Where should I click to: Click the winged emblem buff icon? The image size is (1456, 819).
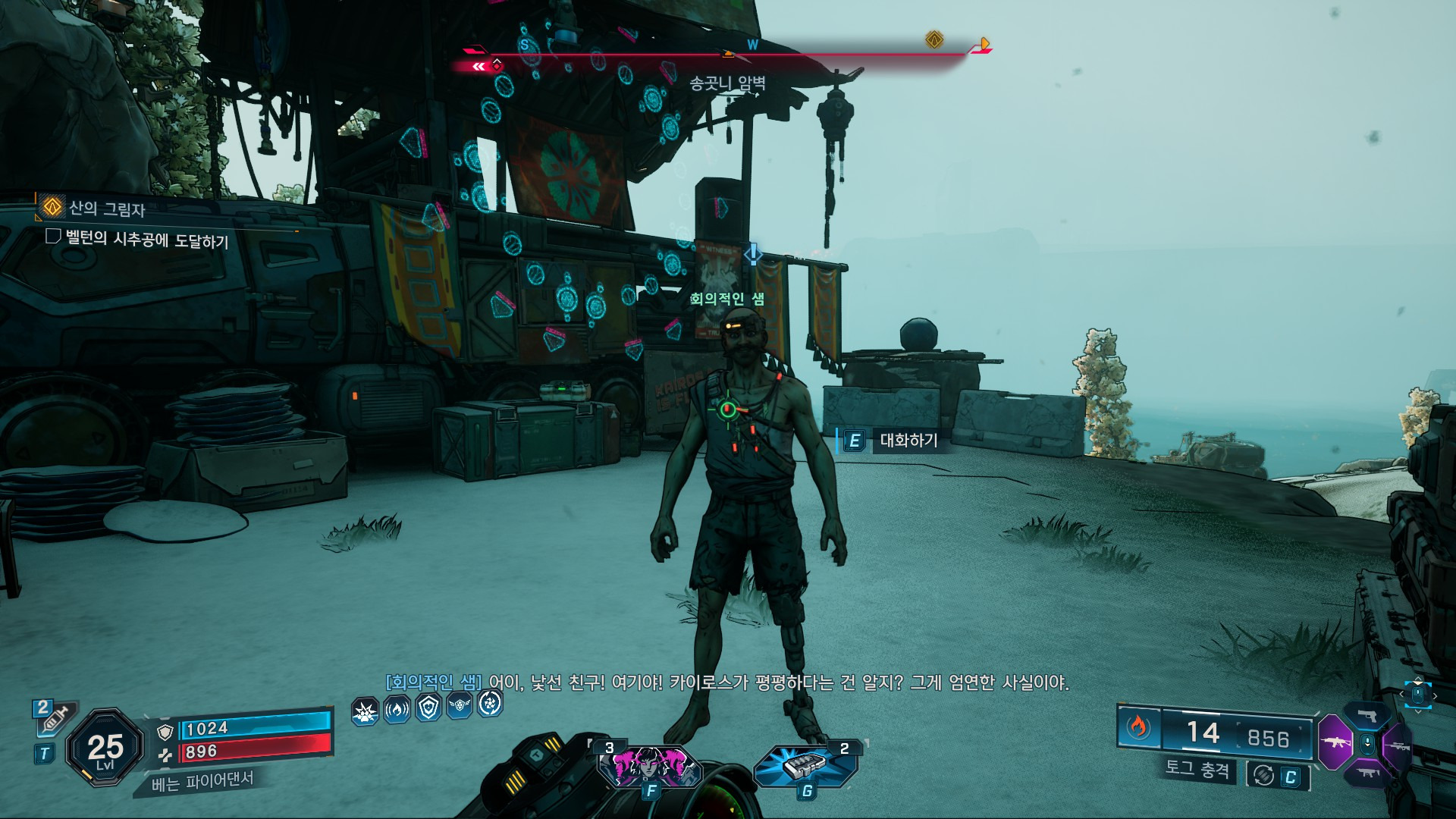[x=460, y=706]
